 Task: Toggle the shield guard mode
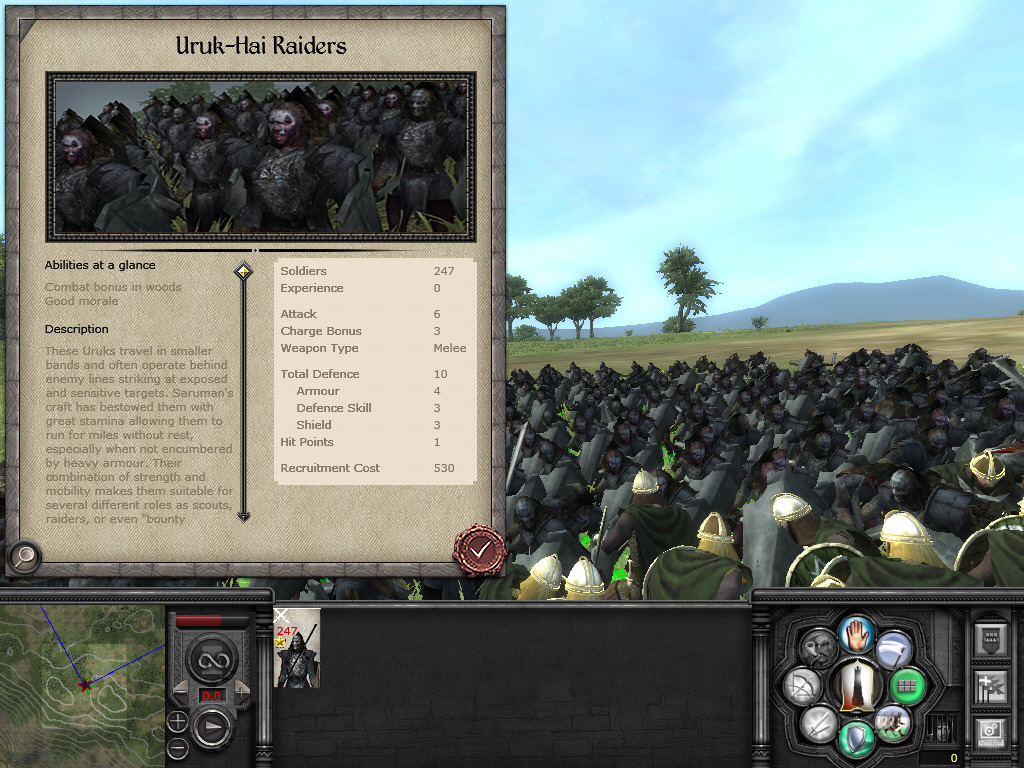pyautogui.click(x=856, y=739)
